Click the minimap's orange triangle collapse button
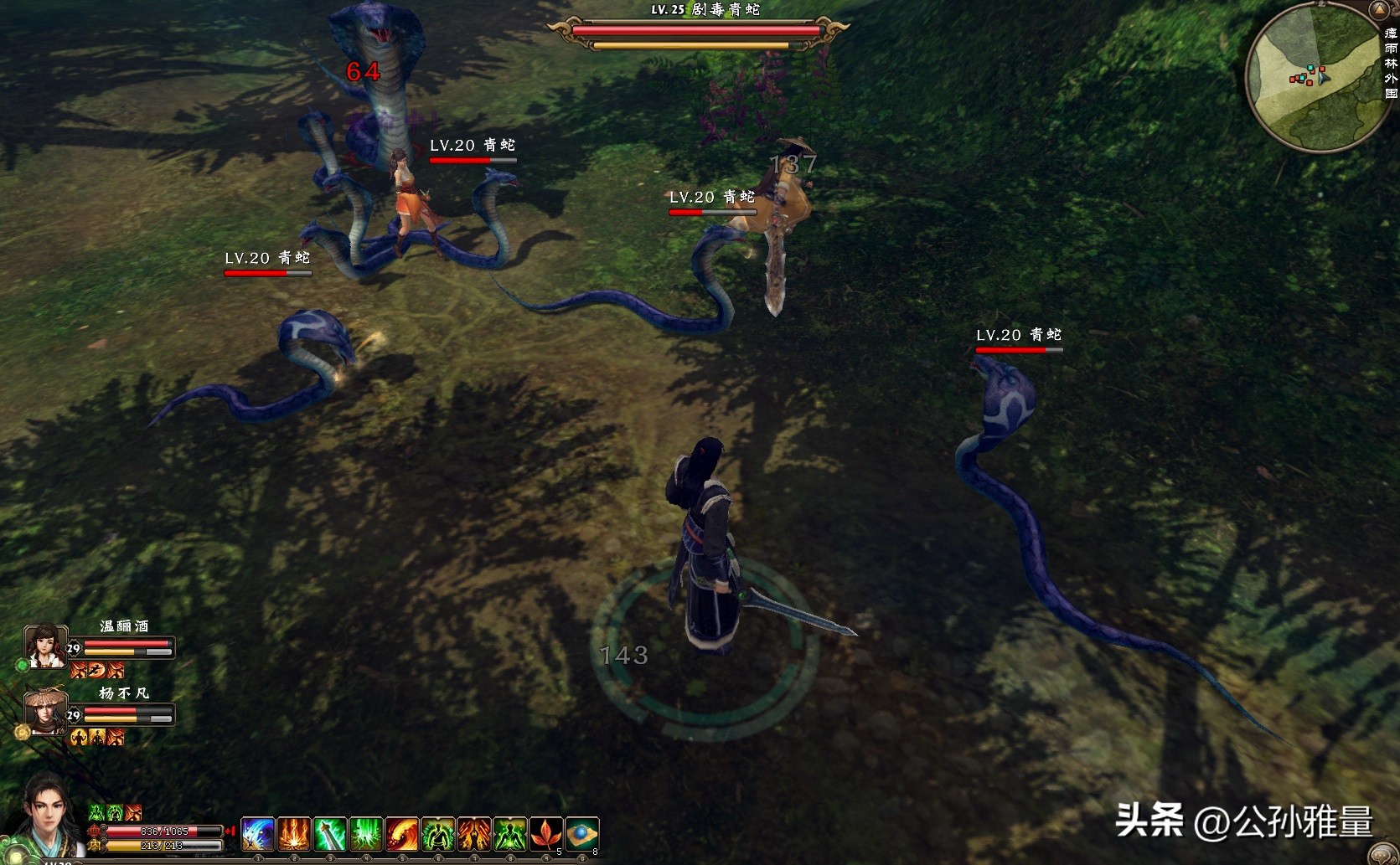 point(1378,10)
